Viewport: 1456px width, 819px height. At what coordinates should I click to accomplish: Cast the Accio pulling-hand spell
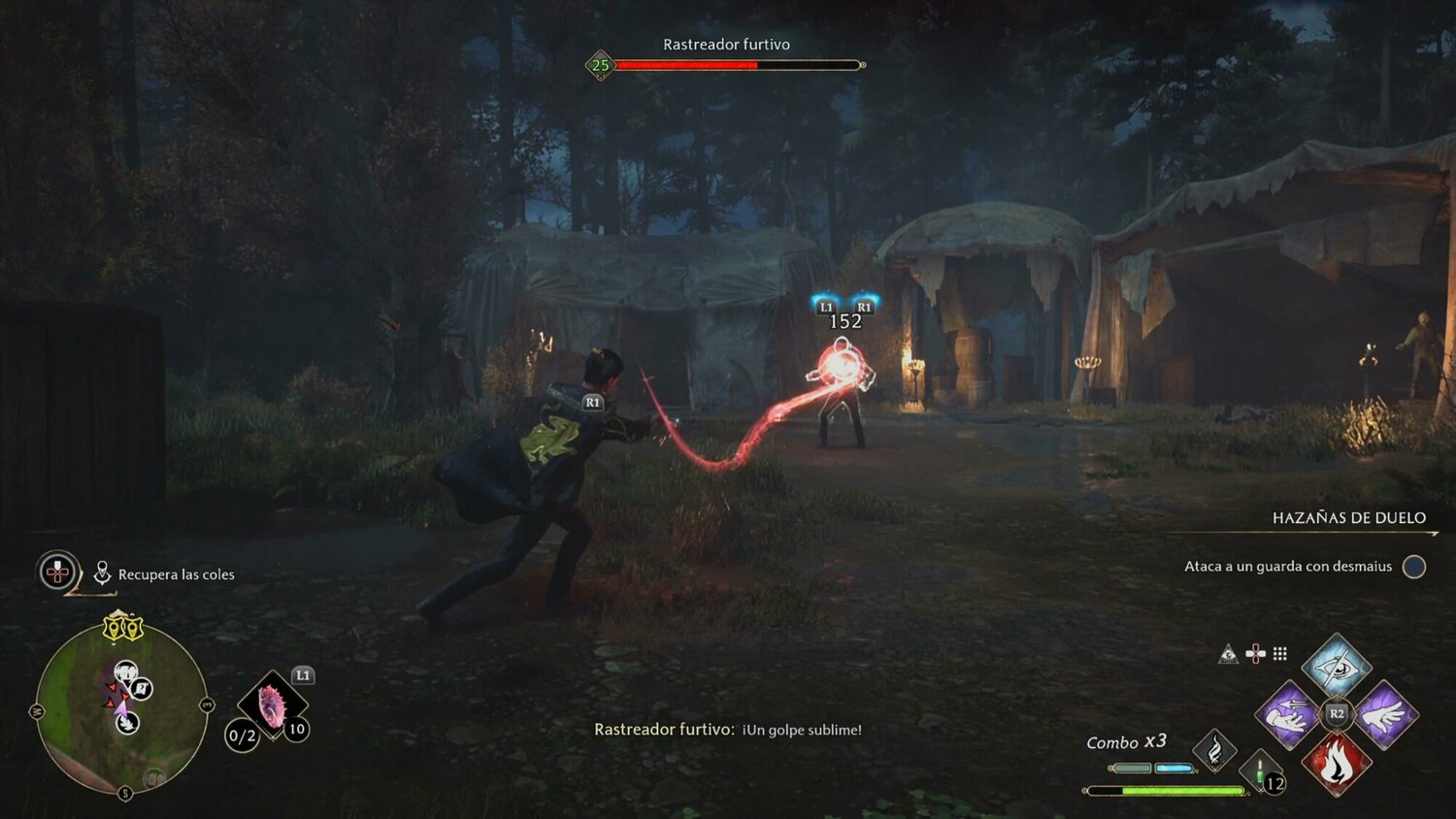[x=1288, y=715]
